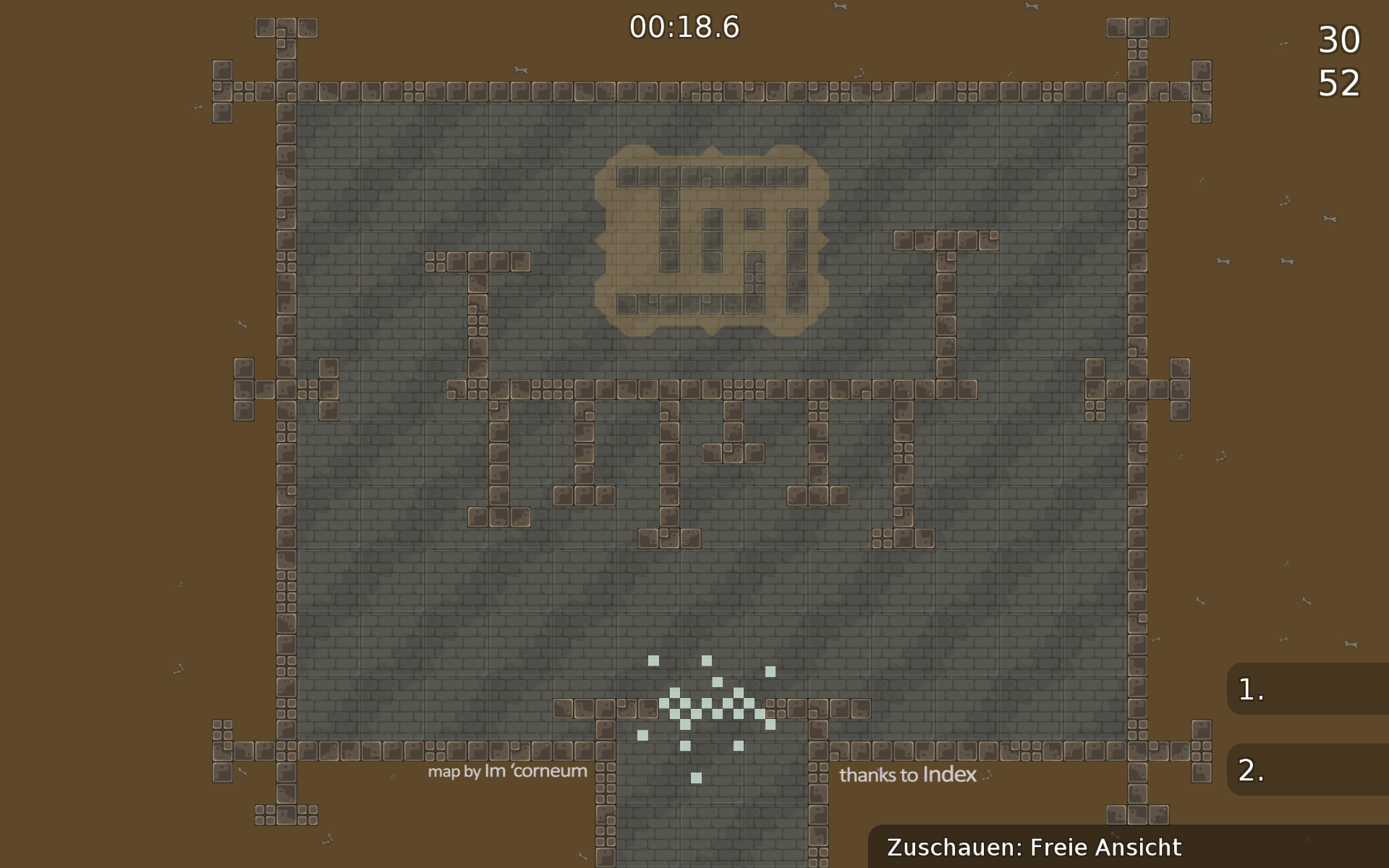Image resolution: width=1389 pixels, height=868 pixels.
Task: Select the score counter showing 52
Action: click(1342, 86)
